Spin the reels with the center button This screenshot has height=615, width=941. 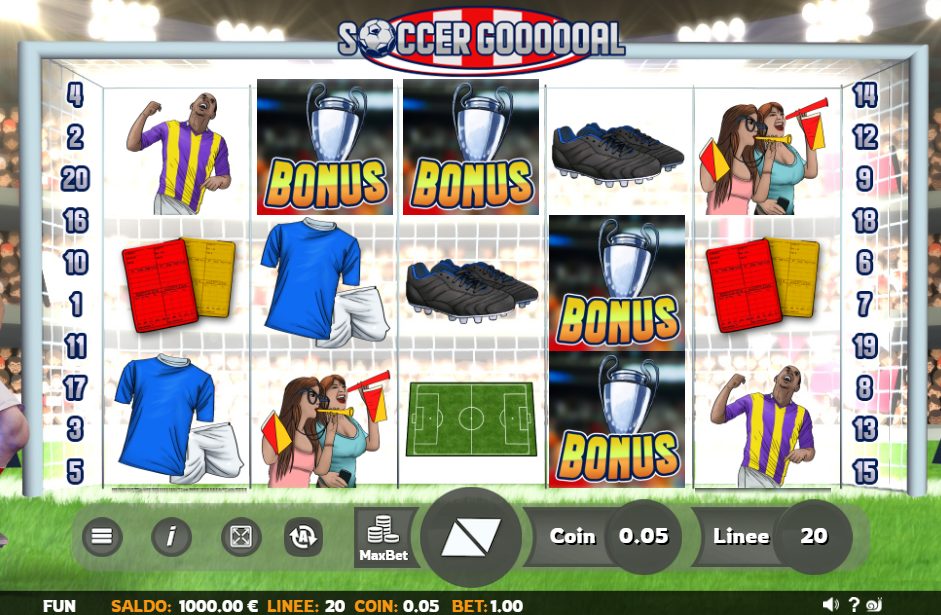pyautogui.click(x=471, y=537)
